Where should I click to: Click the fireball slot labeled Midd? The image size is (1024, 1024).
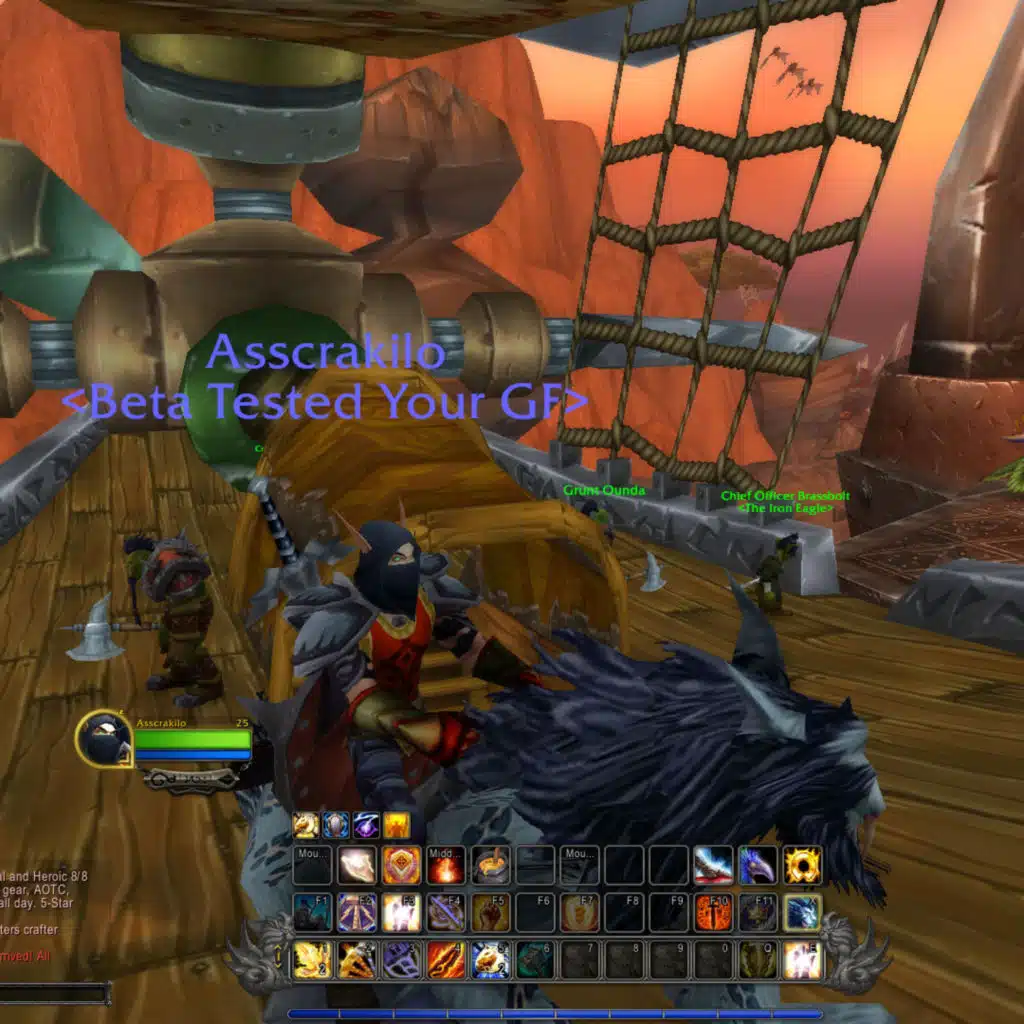446,865
